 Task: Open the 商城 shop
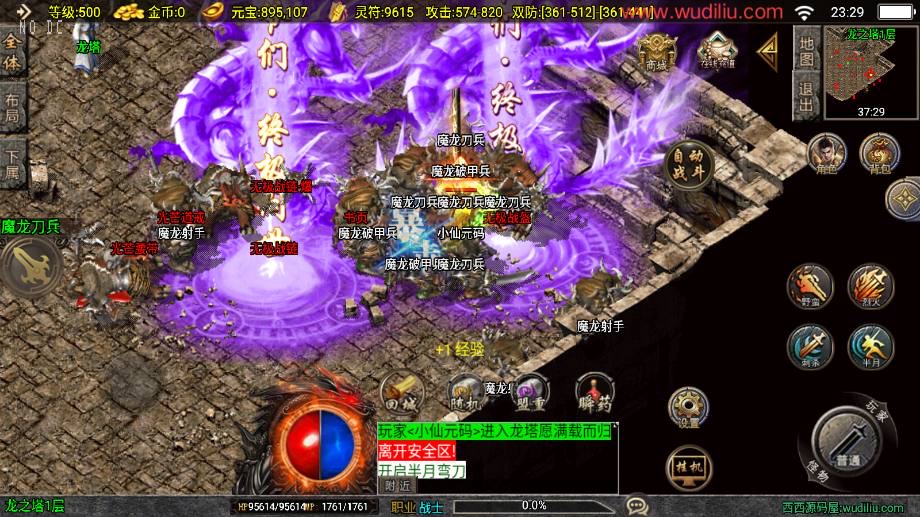656,52
